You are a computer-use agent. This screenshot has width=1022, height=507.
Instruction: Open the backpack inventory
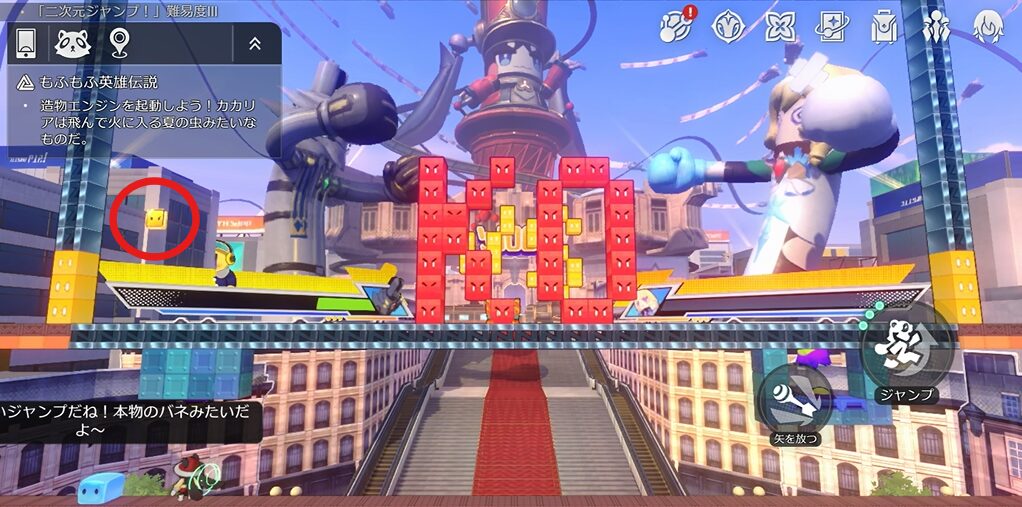coord(884,27)
